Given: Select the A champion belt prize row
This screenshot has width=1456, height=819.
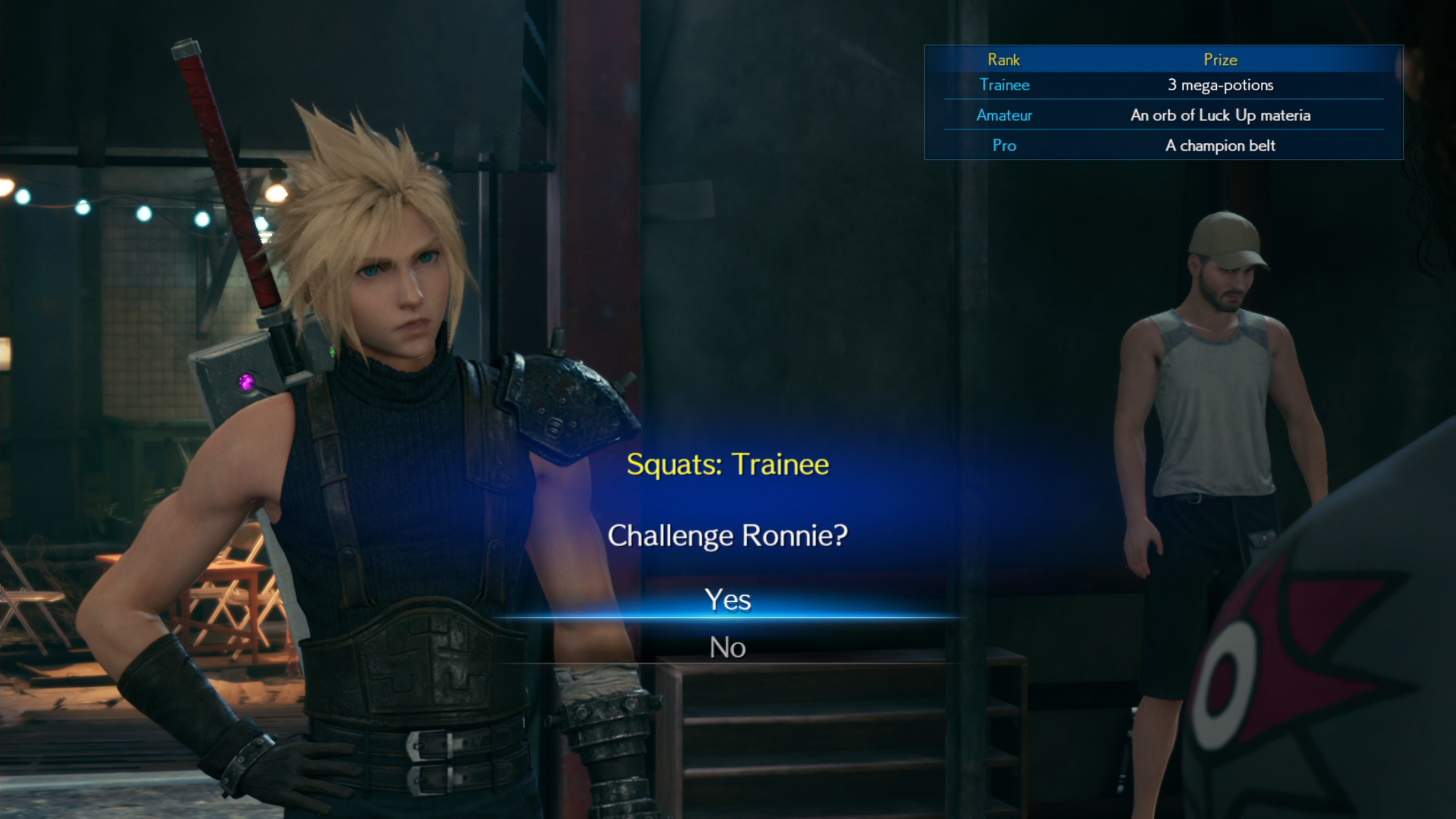Looking at the screenshot, I should [1221, 145].
